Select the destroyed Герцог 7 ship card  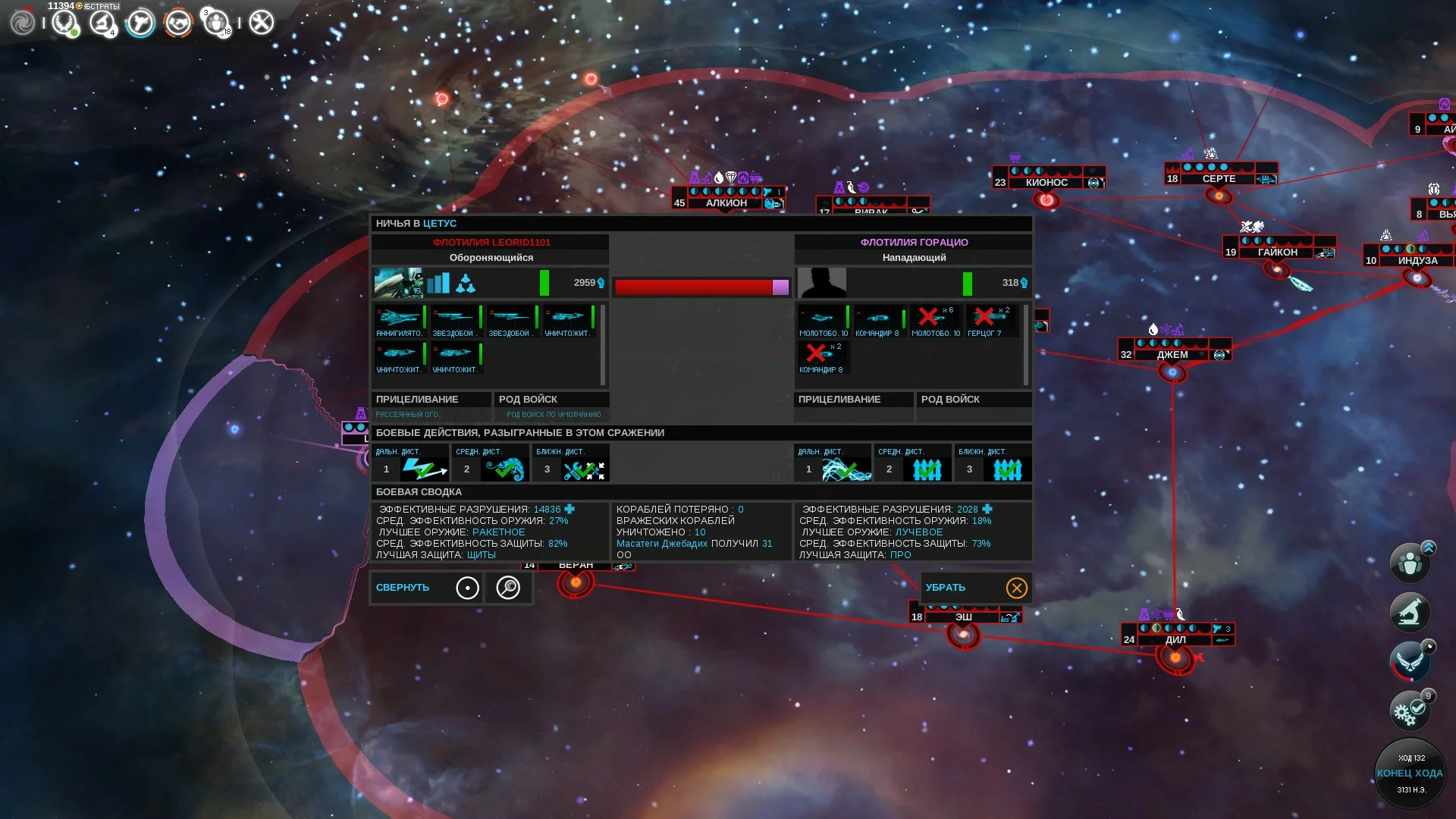tap(989, 321)
